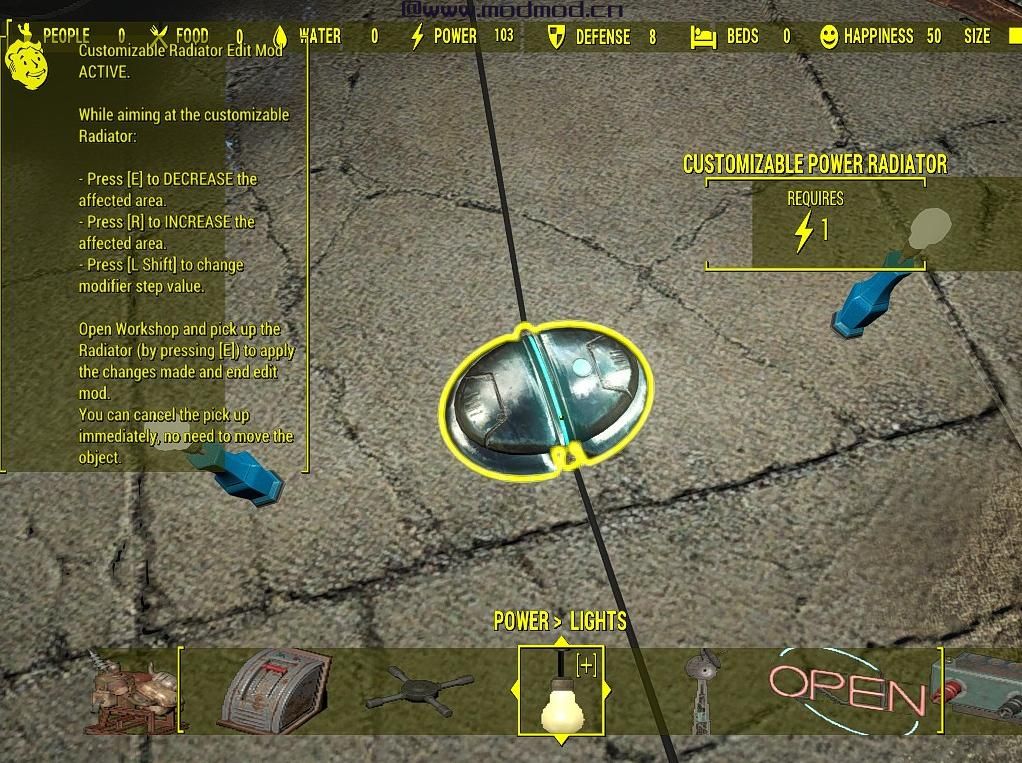Choose the neon OPEN sign item

847,690
